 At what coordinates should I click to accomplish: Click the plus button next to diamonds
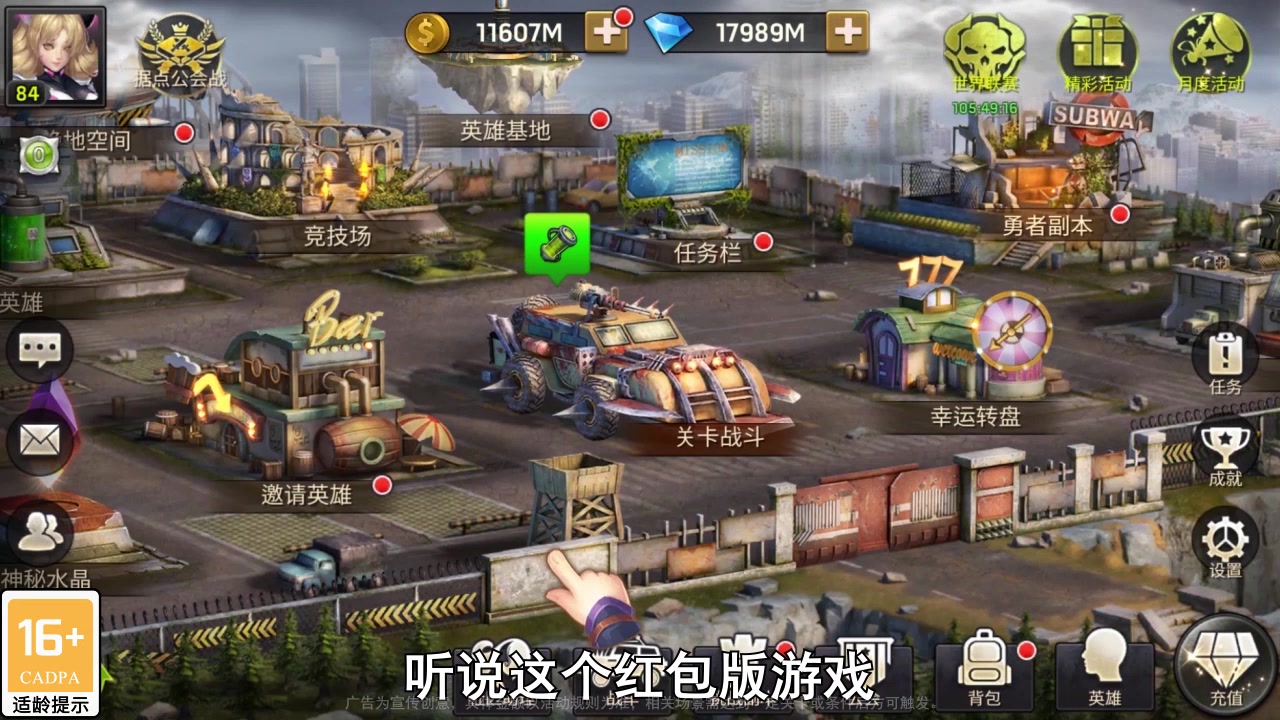click(849, 33)
